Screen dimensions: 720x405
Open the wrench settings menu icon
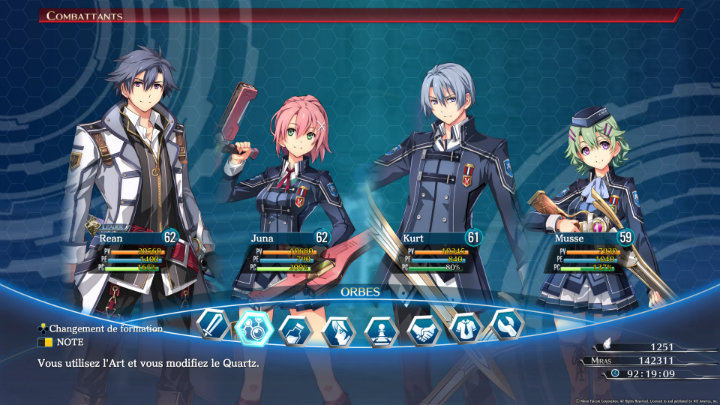coord(505,324)
